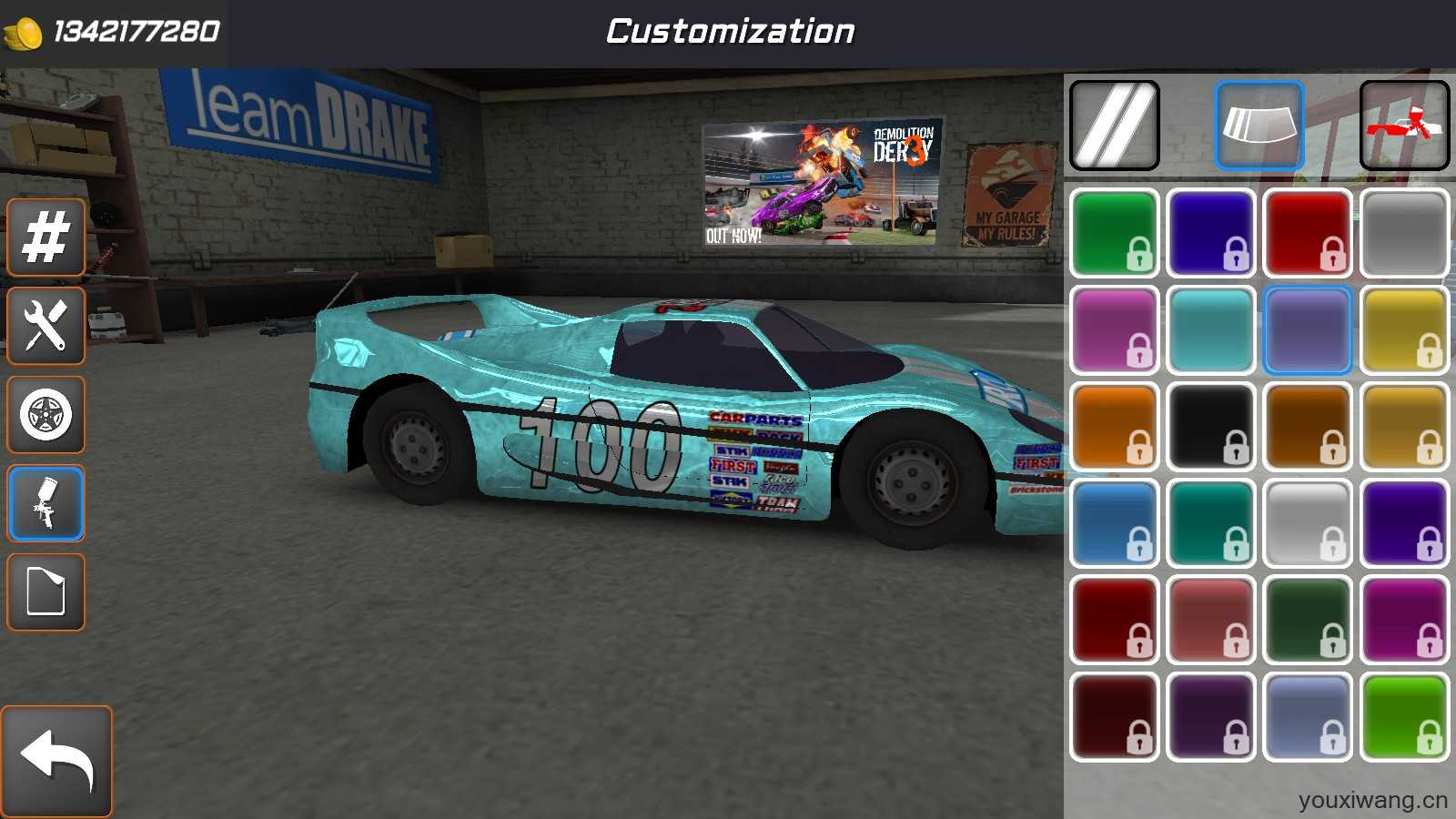This screenshot has width=1456, height=819.
Task: Open the wheel rim customization section
Action: (45, 415)
